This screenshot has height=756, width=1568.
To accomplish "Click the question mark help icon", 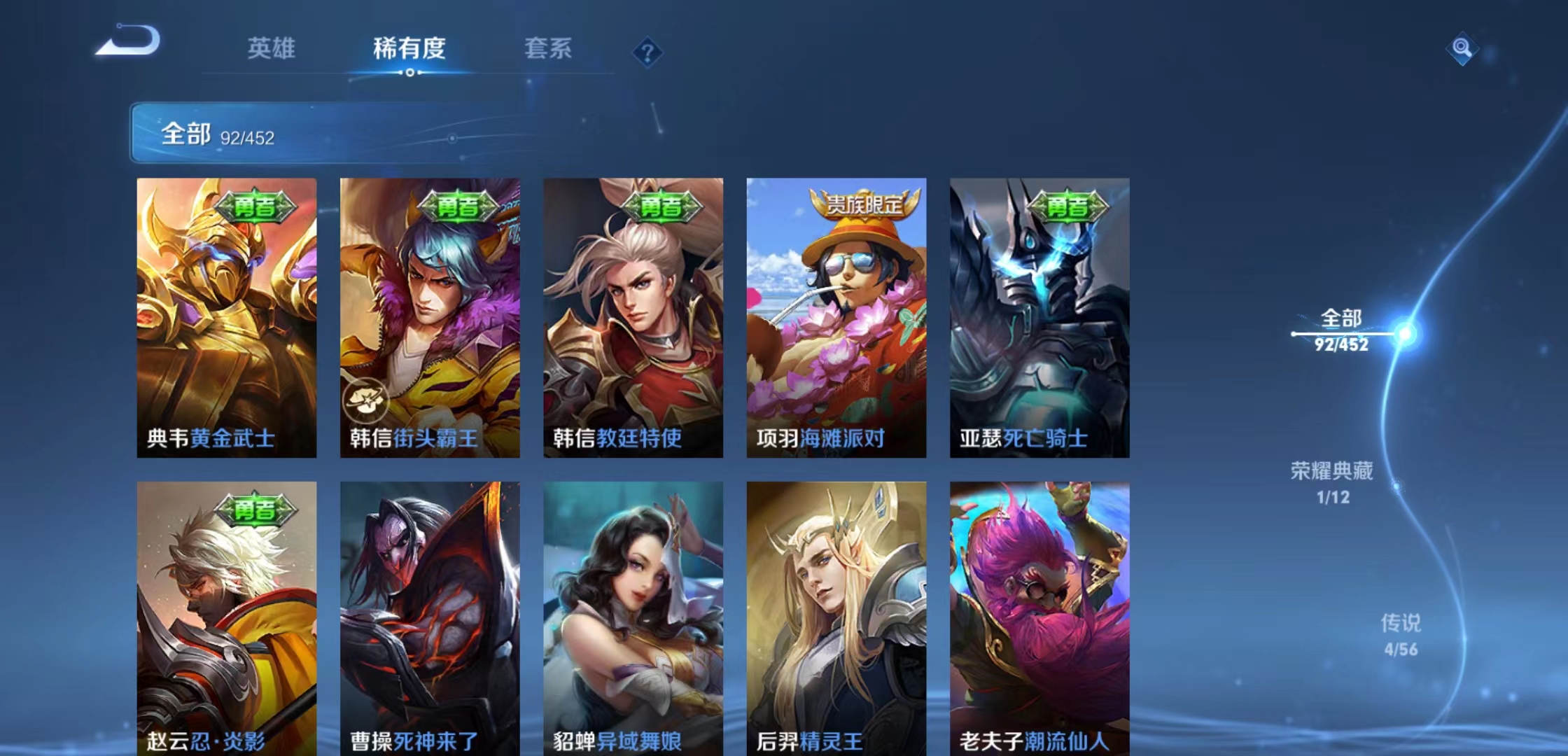I will (647, 50).
